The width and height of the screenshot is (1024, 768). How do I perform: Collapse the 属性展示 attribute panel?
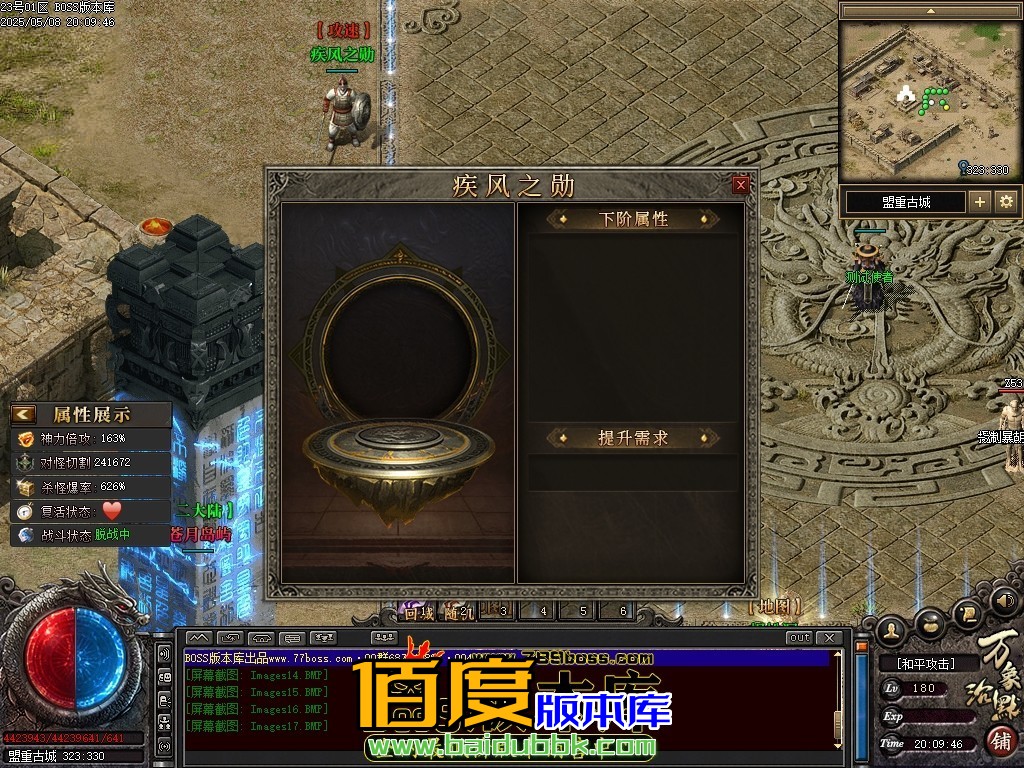24,414
